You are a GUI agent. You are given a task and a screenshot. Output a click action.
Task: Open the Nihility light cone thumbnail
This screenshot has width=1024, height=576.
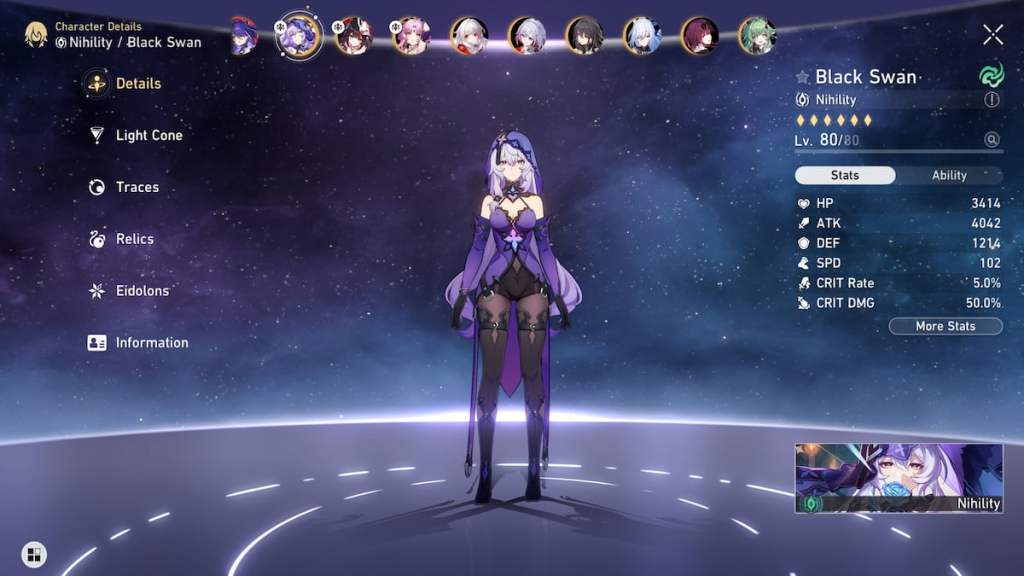pos(898,478)
